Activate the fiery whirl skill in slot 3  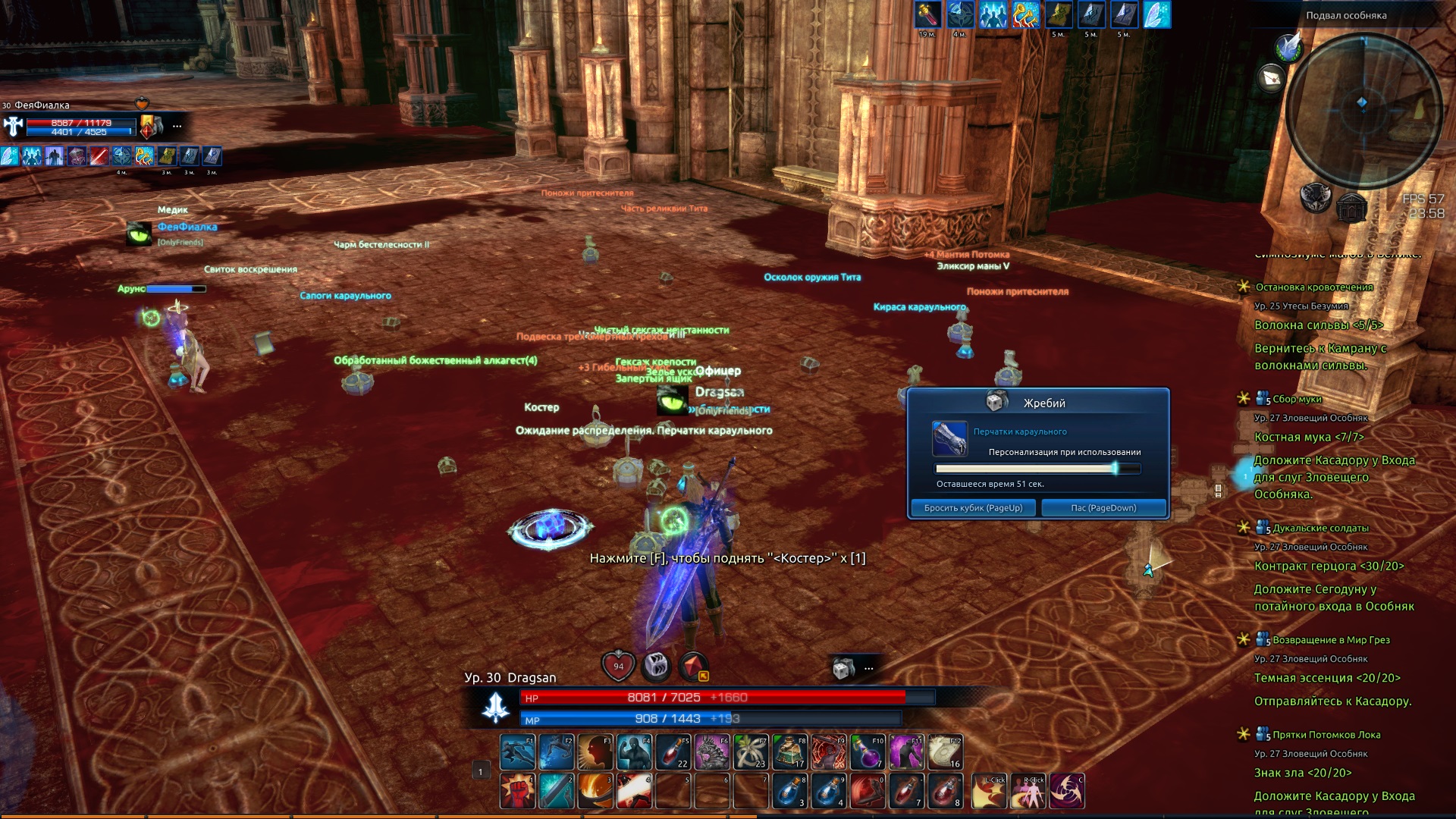pyautogui.click(x=595, y=791)
